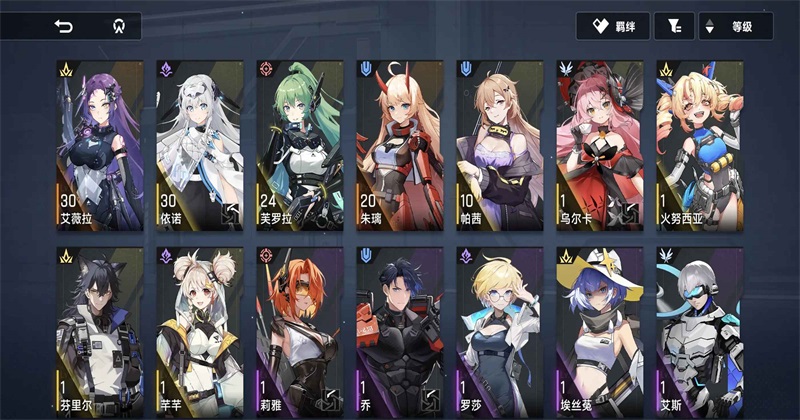Open the pink-haired 乌尔卡 card

click(x=600, y=145)
